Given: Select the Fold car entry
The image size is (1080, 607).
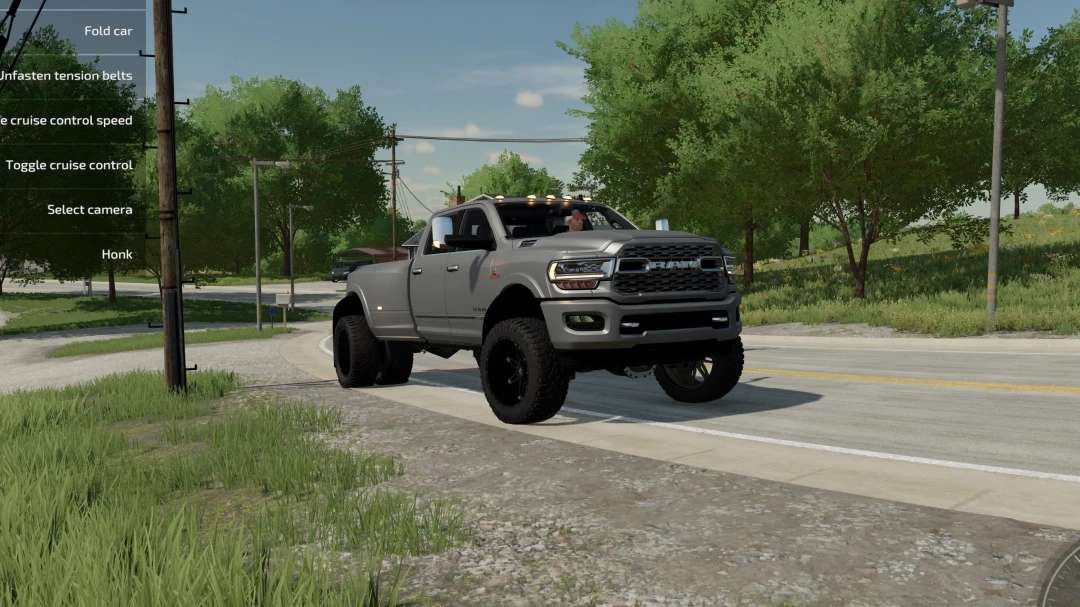Looking at the screenshot, I should click(107, 31).
